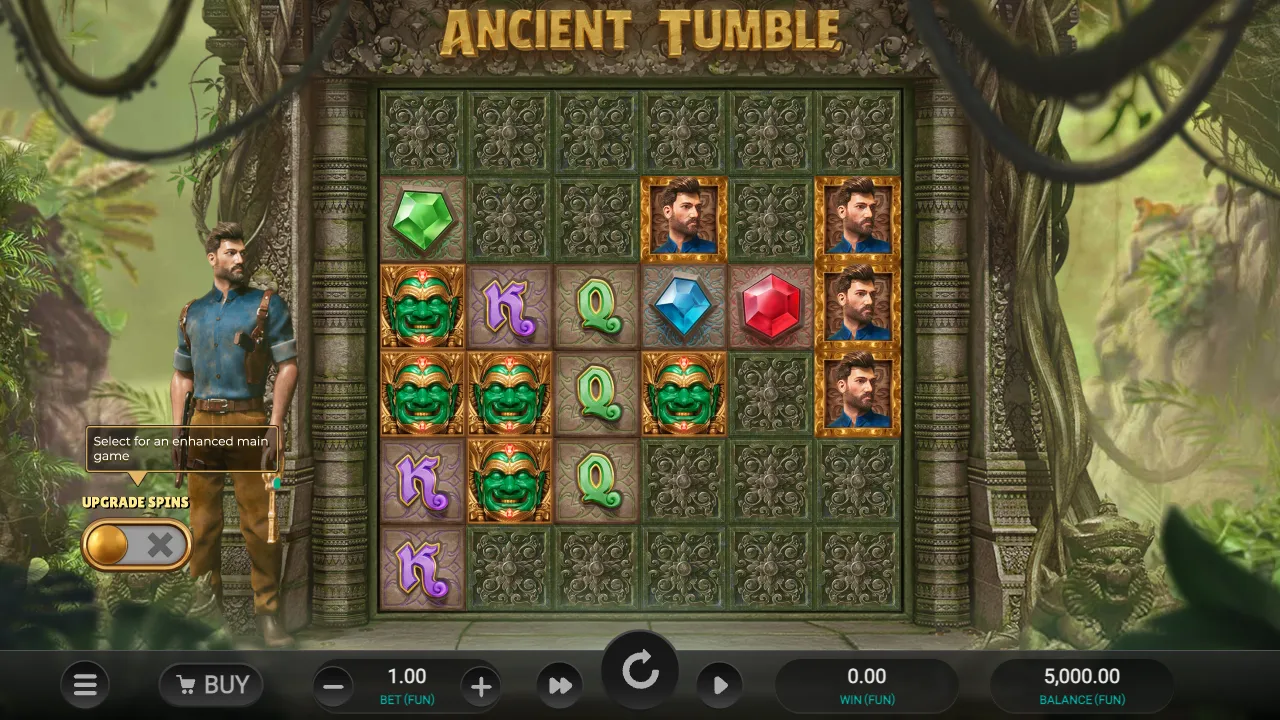Tap the BUY feature button
The image size is (1280, 720).
pyautogui.click(x=210, y=684)
